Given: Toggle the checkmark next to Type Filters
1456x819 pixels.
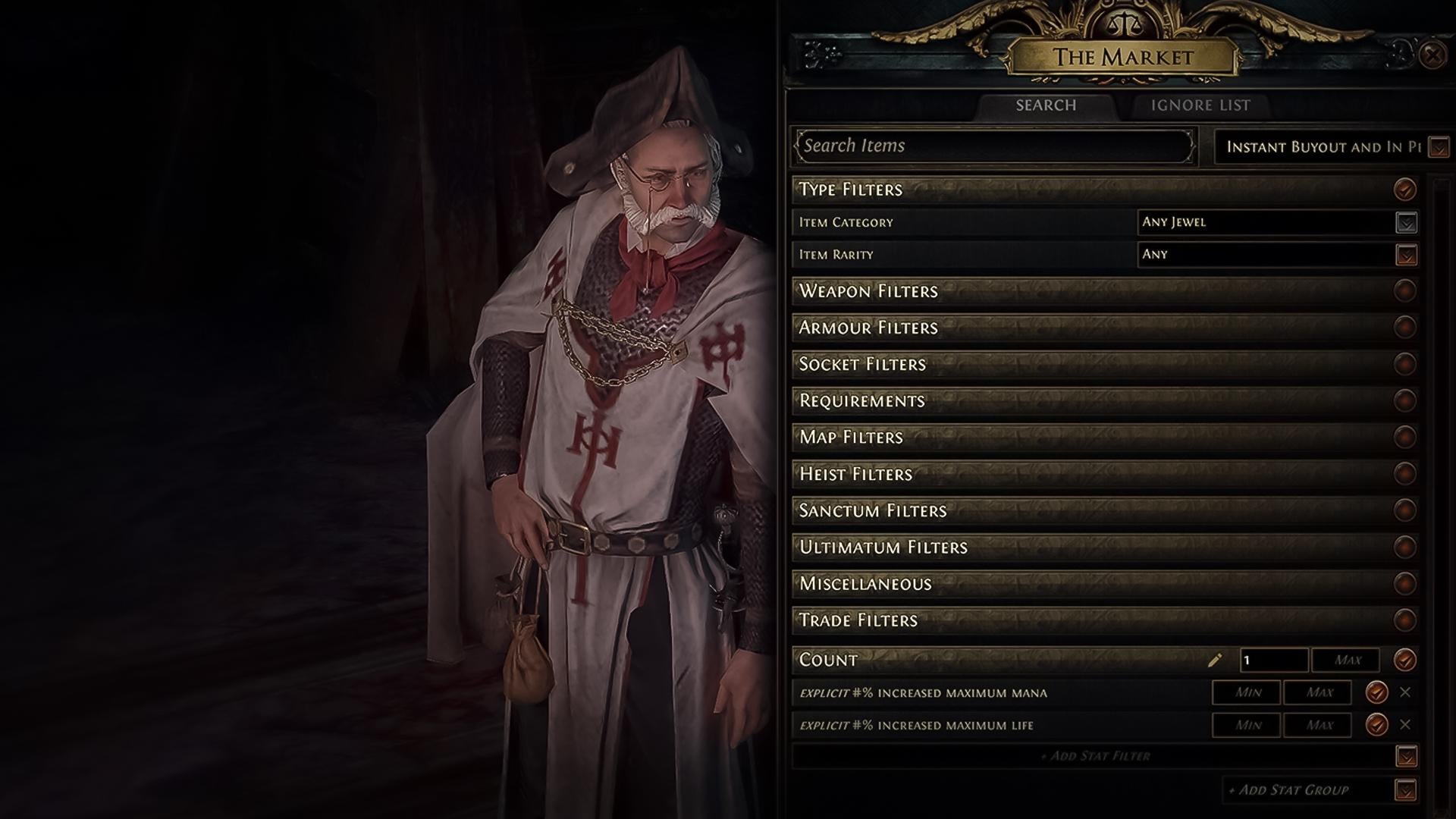Looking at the screenshot, I should point(1404,190).
